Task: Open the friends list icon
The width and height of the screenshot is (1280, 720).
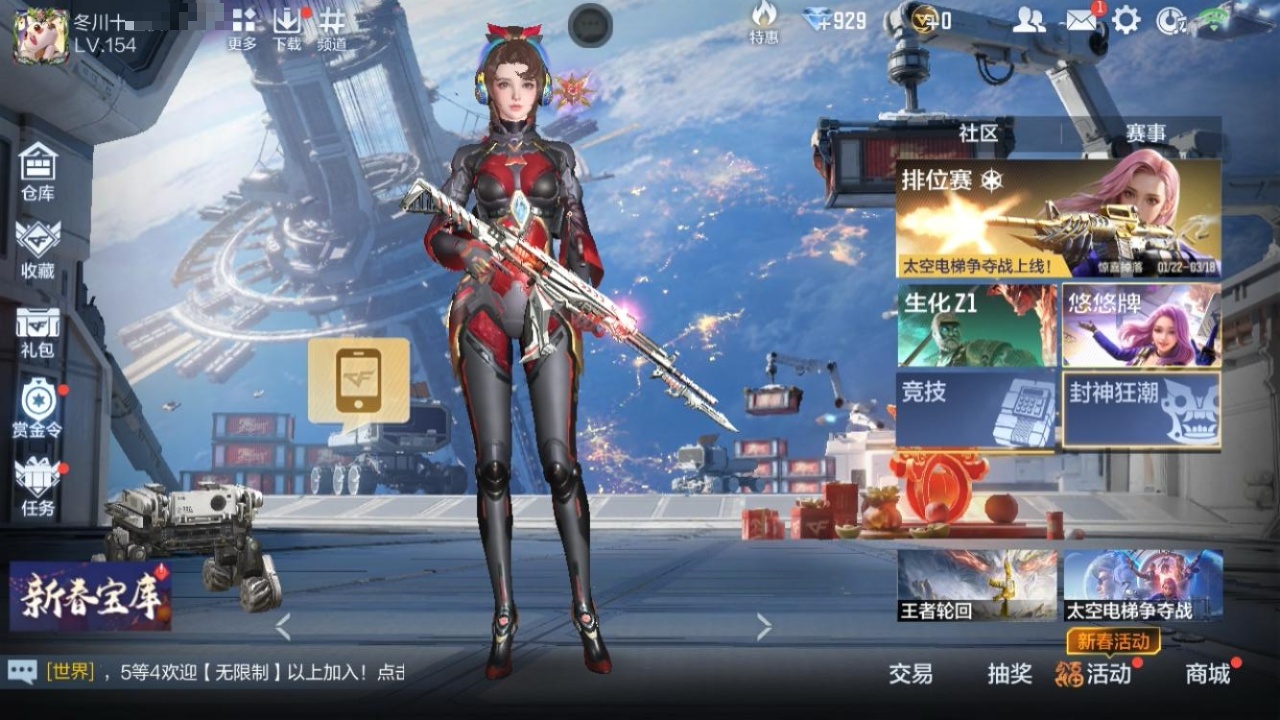Action: click(1028, 20)
